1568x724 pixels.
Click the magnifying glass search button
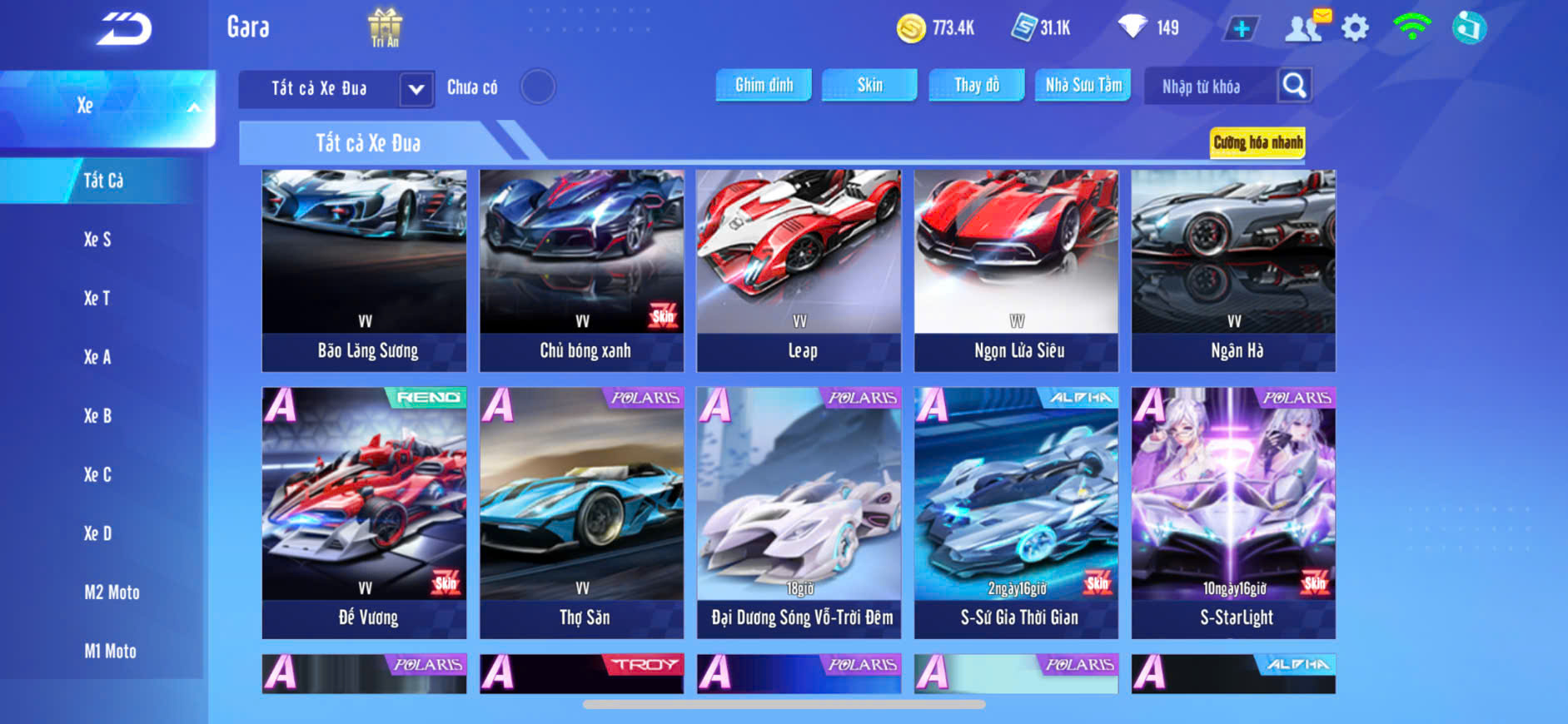pyautogui.click(x=1294, y=86)
